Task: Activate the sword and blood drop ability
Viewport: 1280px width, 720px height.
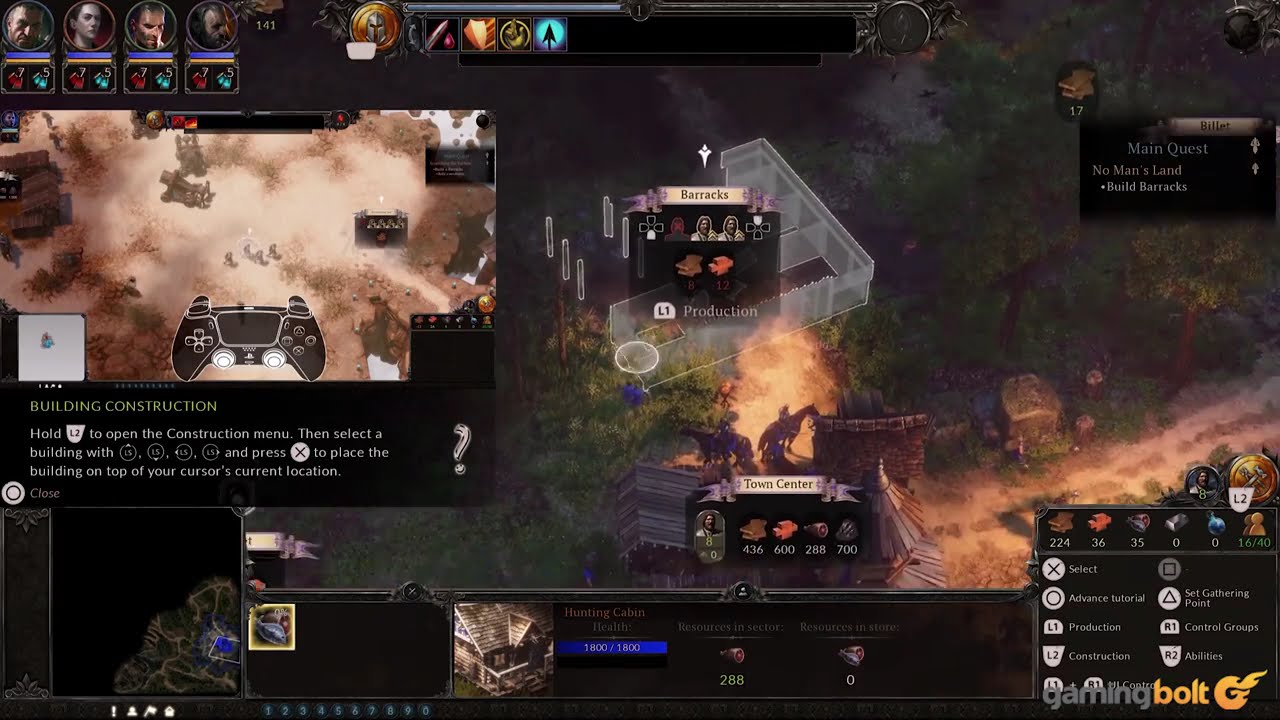Action: coord(441,35)
